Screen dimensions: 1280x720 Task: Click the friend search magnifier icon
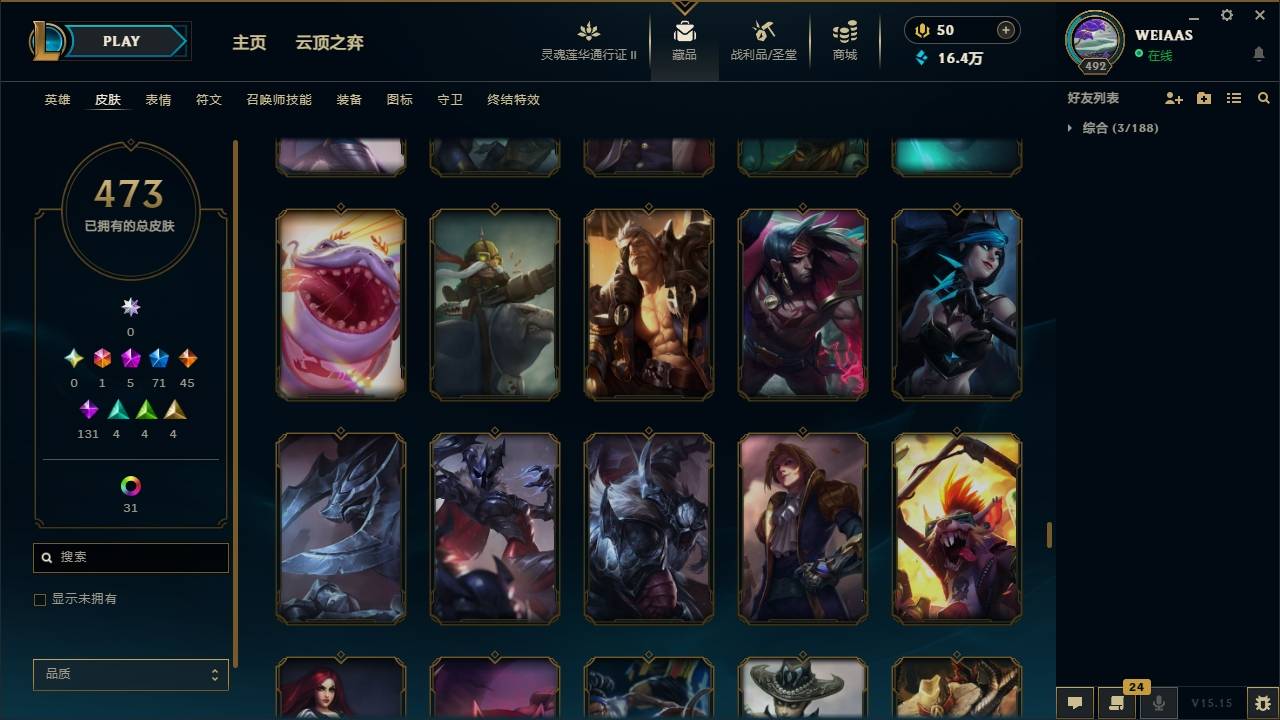point(1264,98)
